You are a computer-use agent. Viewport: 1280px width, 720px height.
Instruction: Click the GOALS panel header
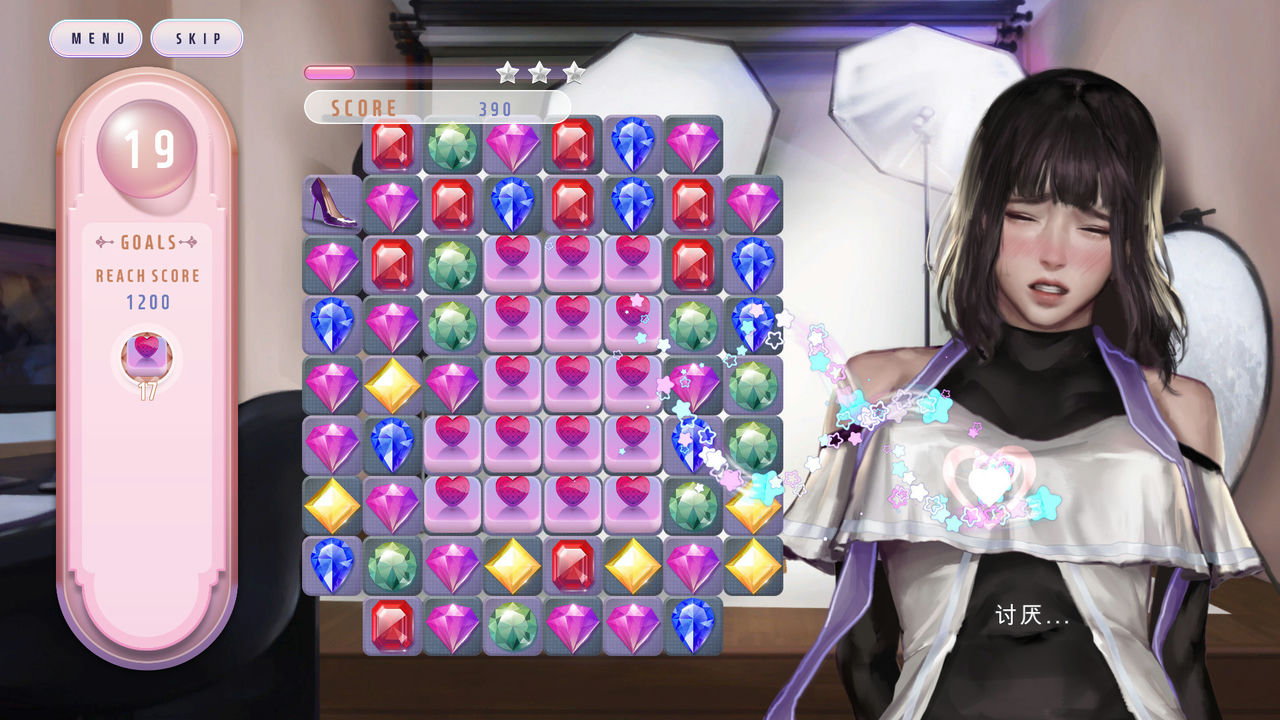[x=146, y=240]
